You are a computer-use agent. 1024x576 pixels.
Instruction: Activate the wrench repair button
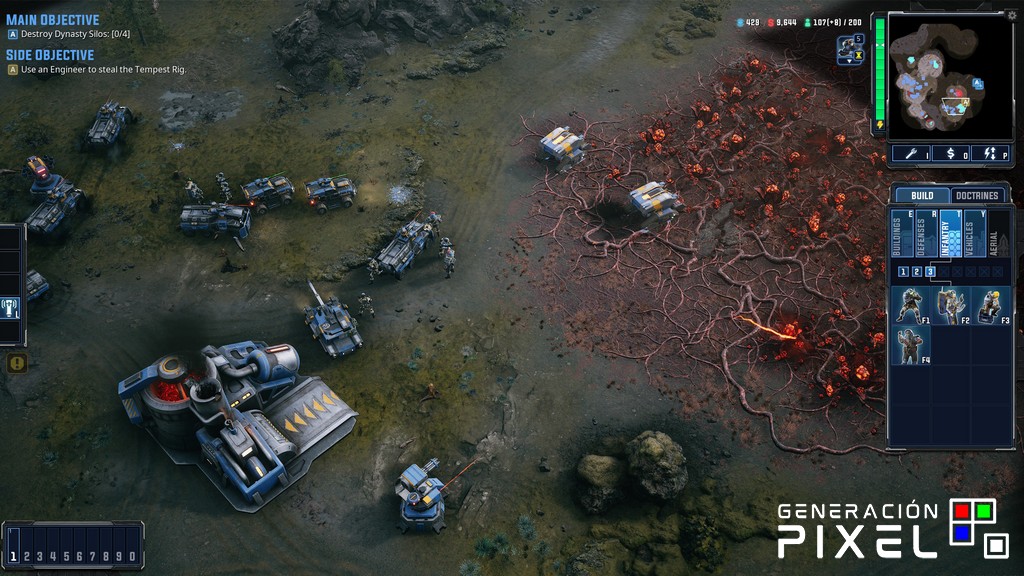coord(911,154)
